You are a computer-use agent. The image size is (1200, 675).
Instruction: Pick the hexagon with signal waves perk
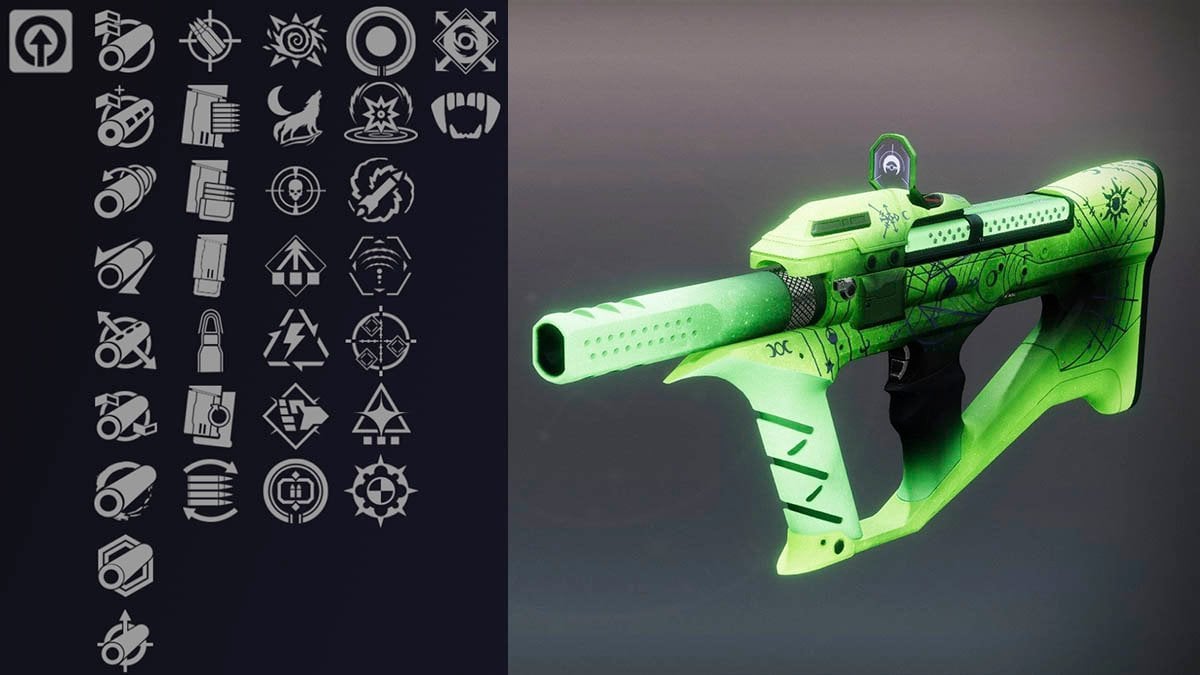tap(381, 265)
